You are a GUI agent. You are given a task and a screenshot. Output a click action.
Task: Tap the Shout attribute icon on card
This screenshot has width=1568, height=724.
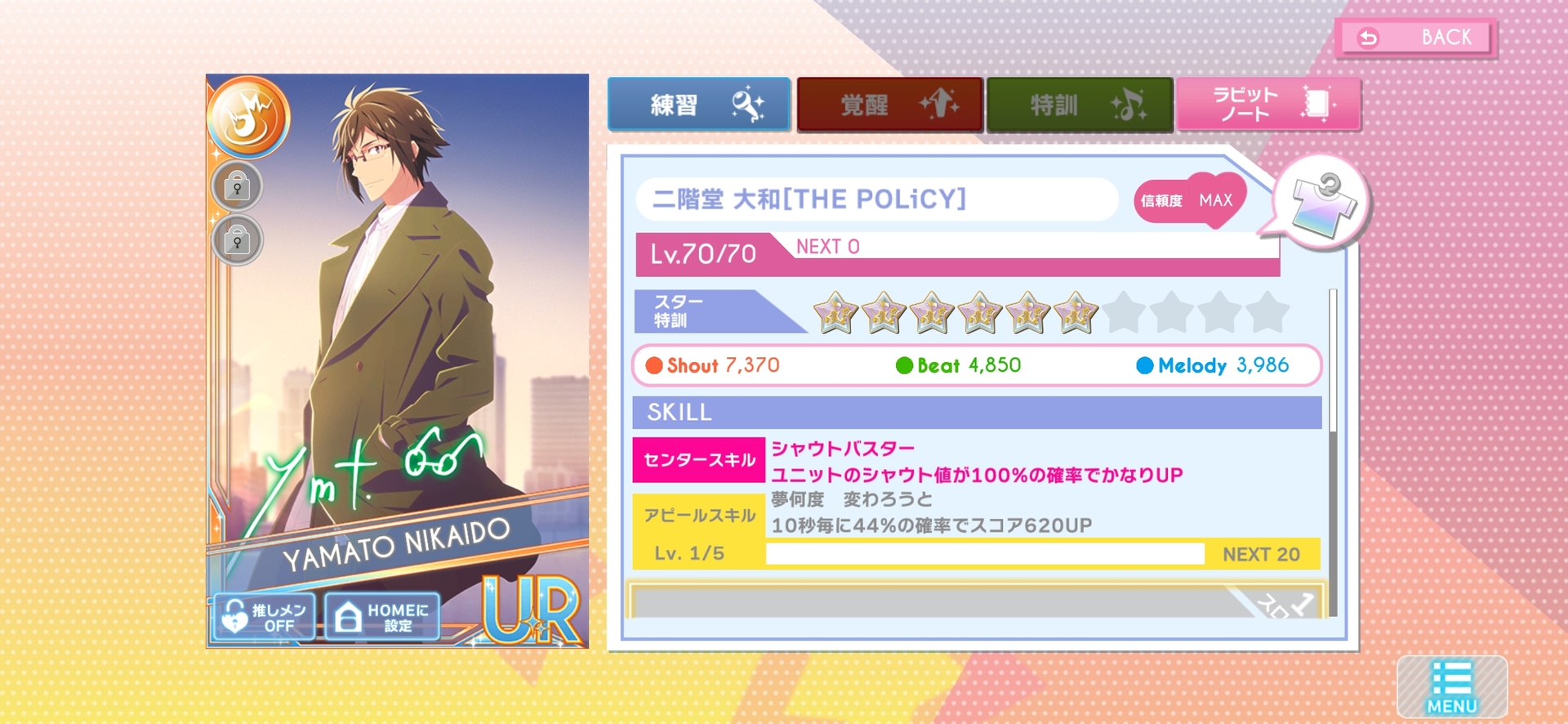[248, 117]
